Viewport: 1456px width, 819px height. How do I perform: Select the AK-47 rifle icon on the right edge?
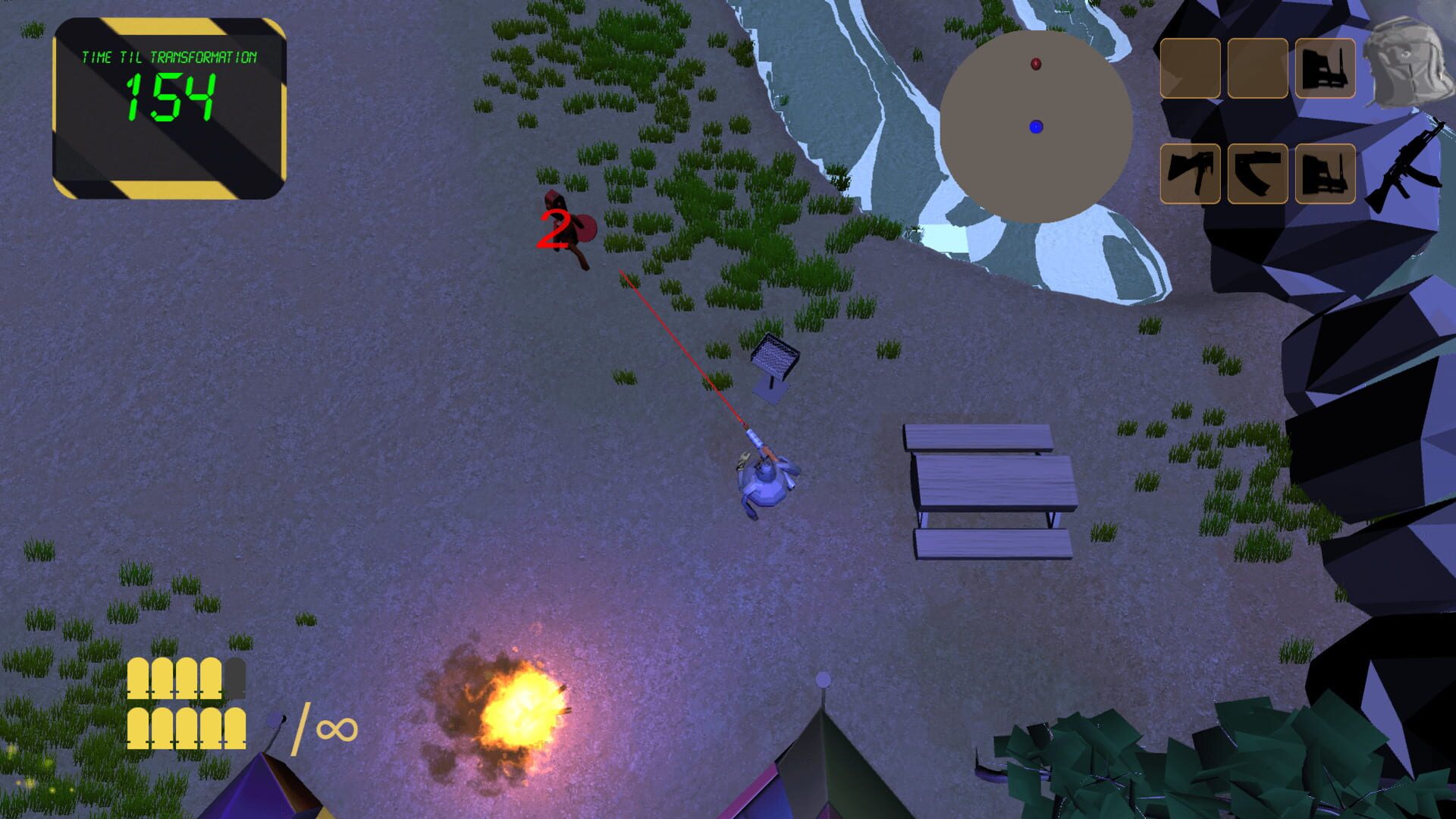click(1407, 167)
